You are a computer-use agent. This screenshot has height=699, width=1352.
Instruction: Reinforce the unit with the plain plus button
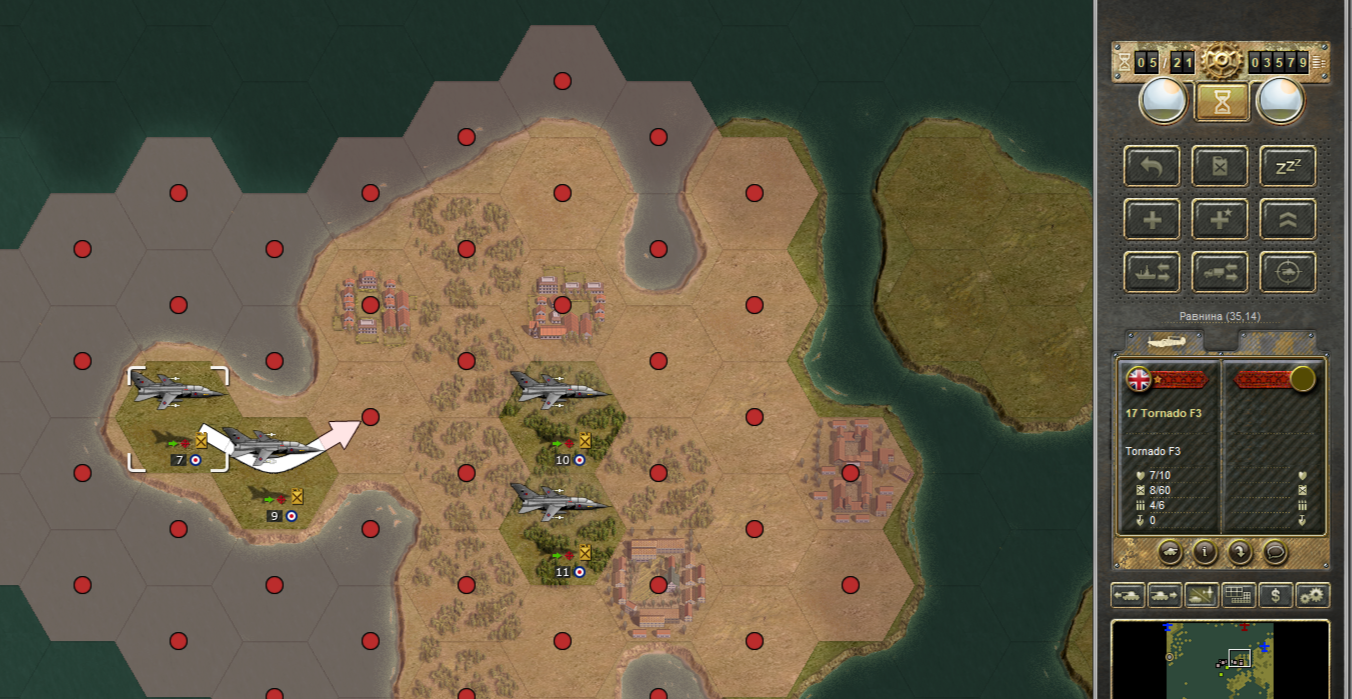tap(1153, 219)
